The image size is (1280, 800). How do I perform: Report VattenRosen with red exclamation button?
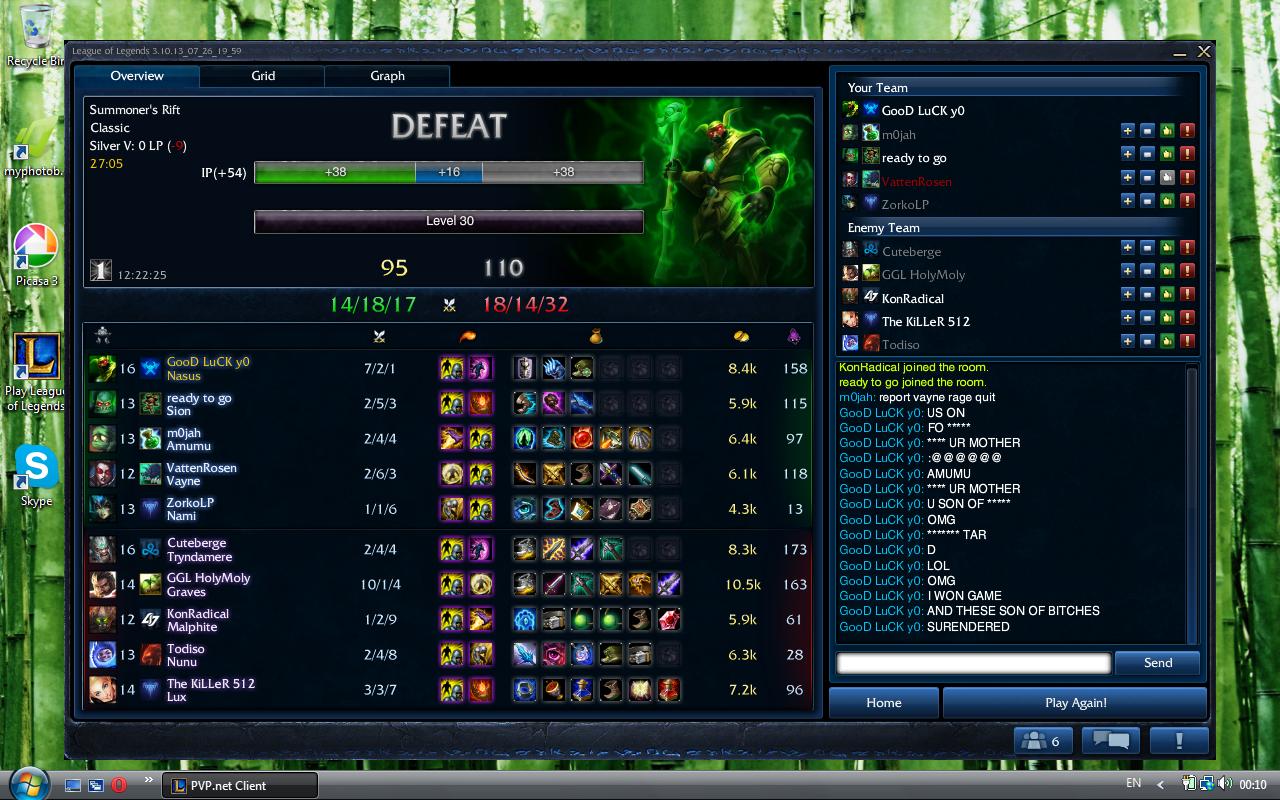coord(1187,178)
